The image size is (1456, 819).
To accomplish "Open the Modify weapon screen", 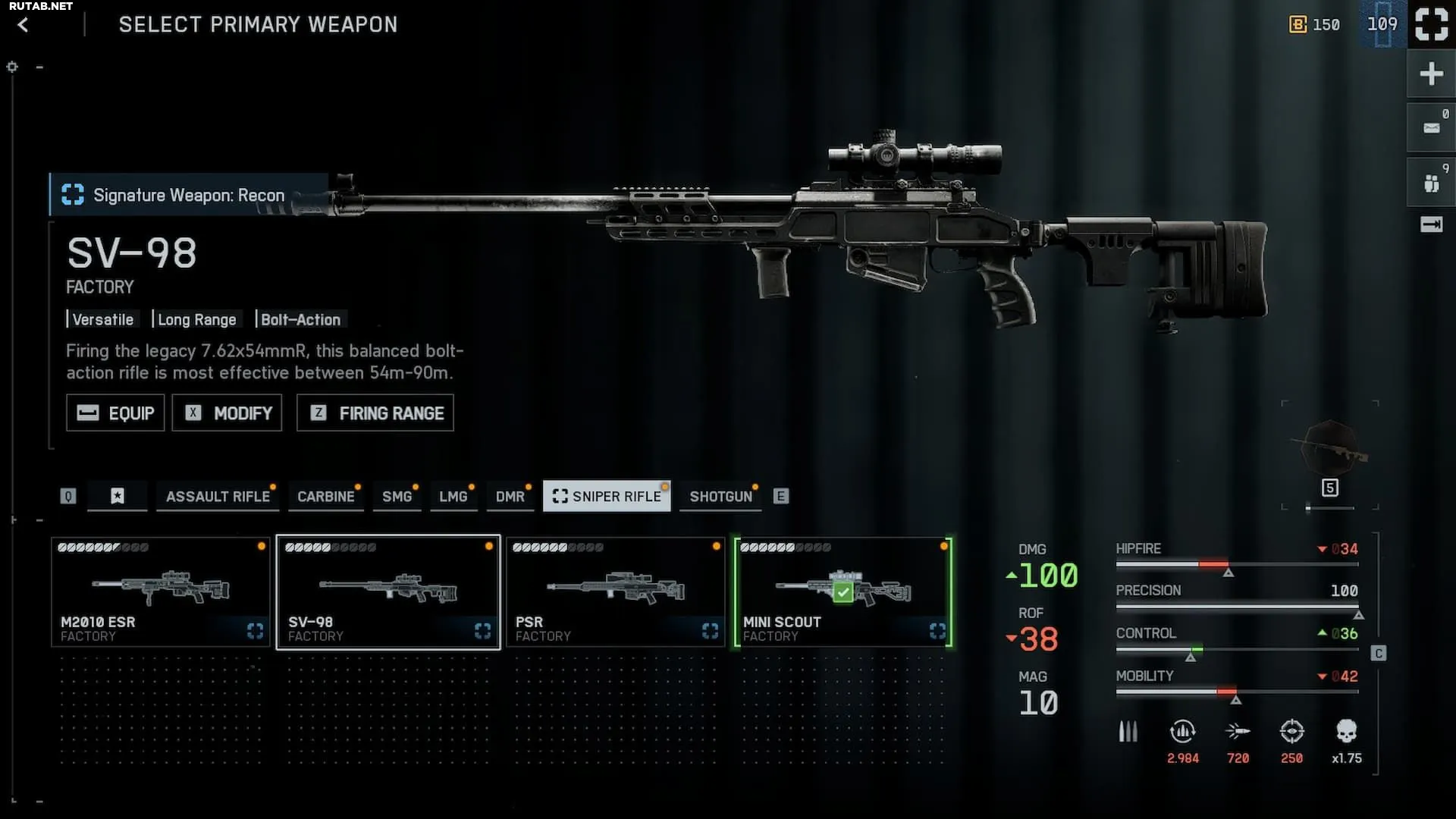I will pyautogui.click(x=227, y=413).
